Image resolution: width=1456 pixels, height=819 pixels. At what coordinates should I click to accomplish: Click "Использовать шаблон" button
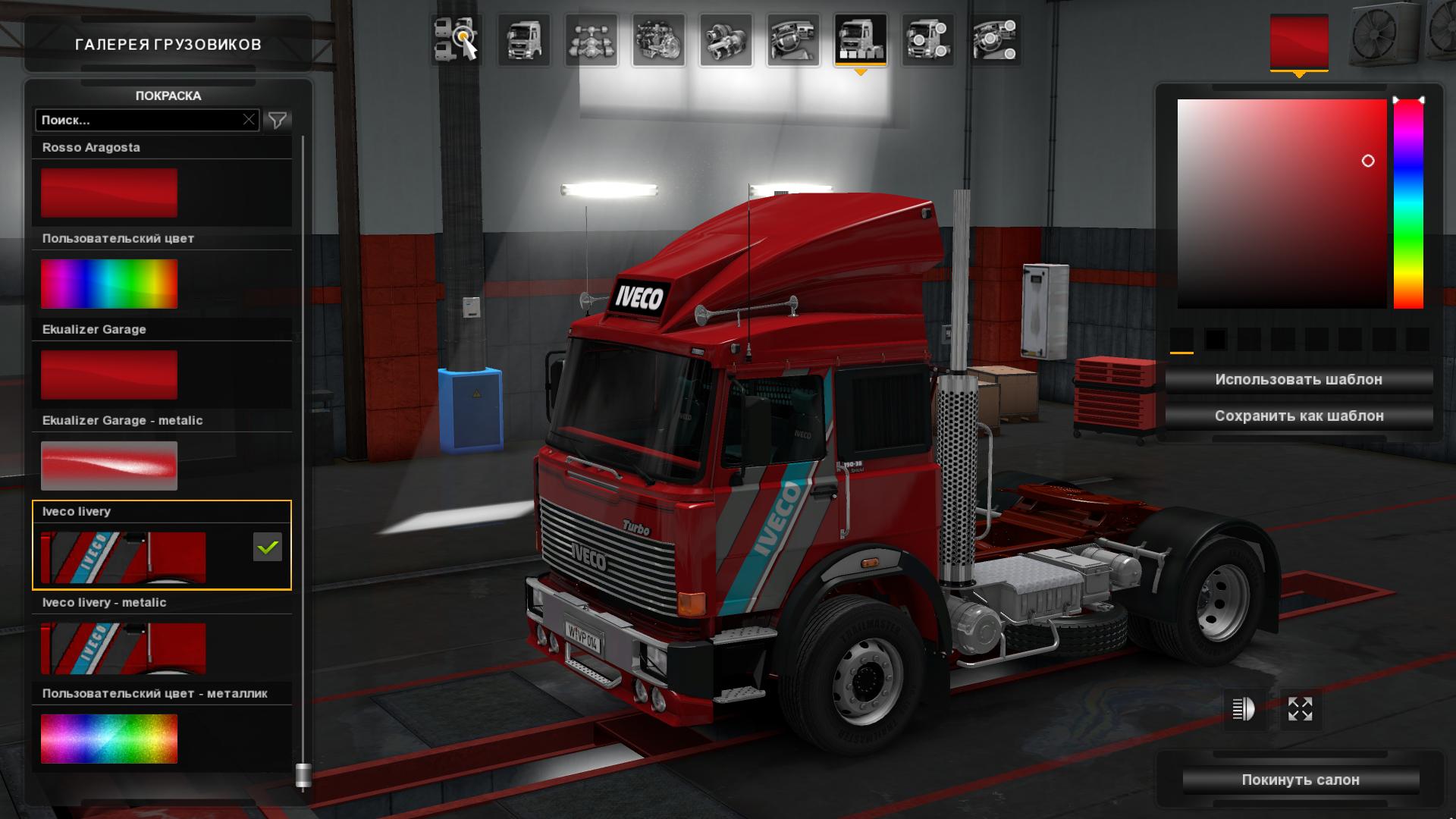point(1298,379)
